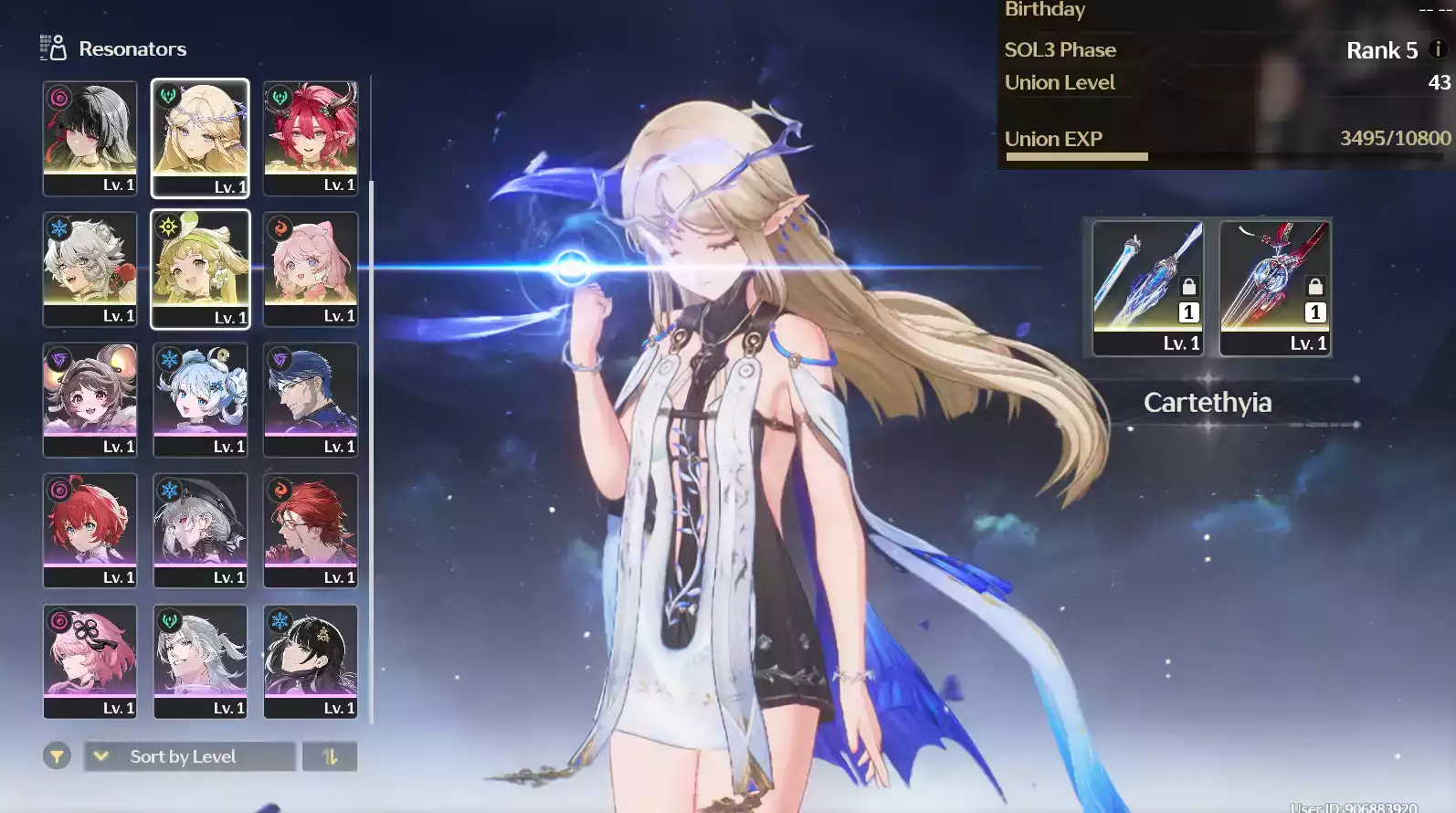The width and height of the screenshot is (1456, 813).
Task: Inspect the red sword weapon slot
Action: 1275,287
